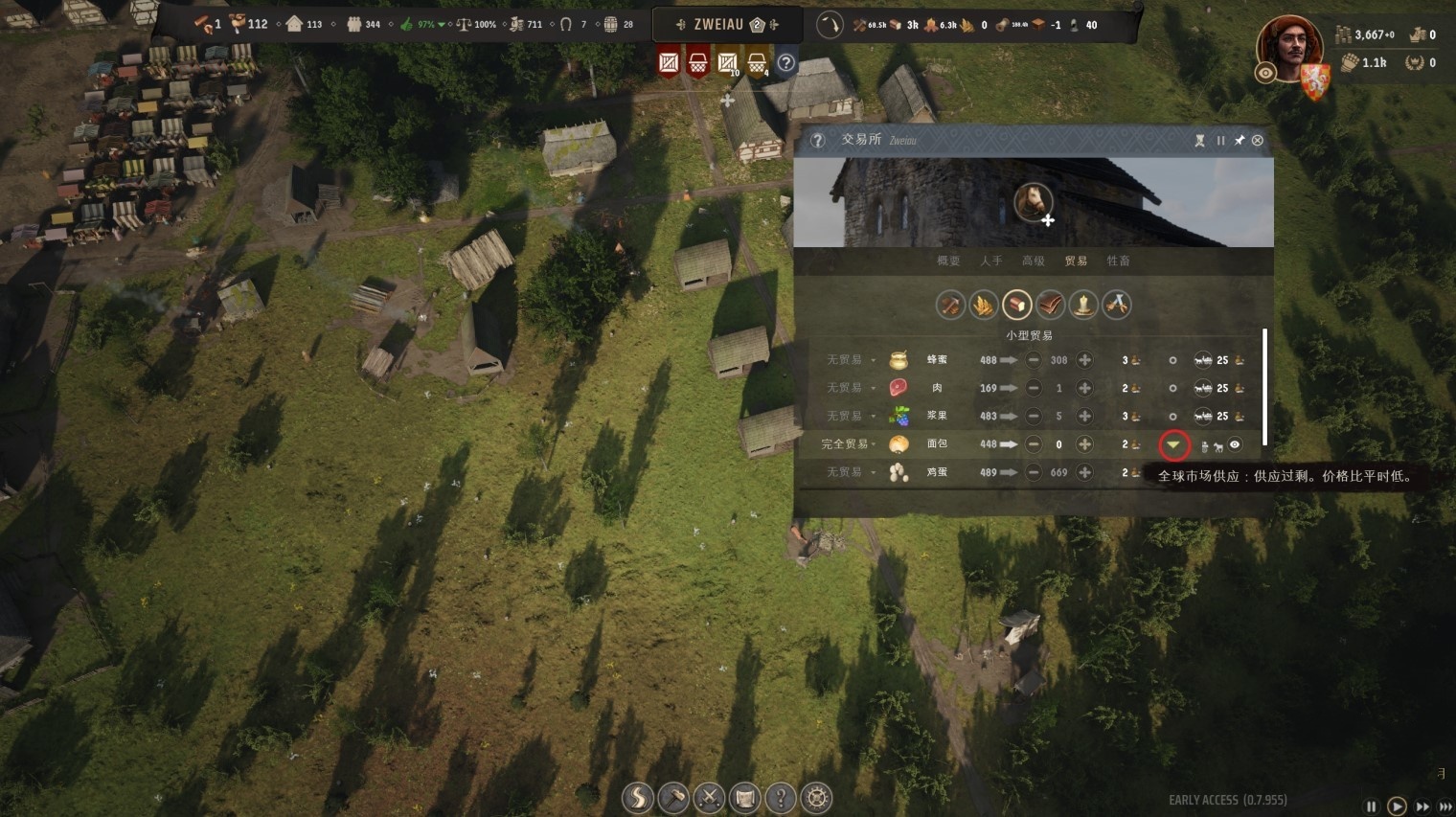
Task: Pause the game speed
Action: pyautogui.click(x=1371, y=806)
